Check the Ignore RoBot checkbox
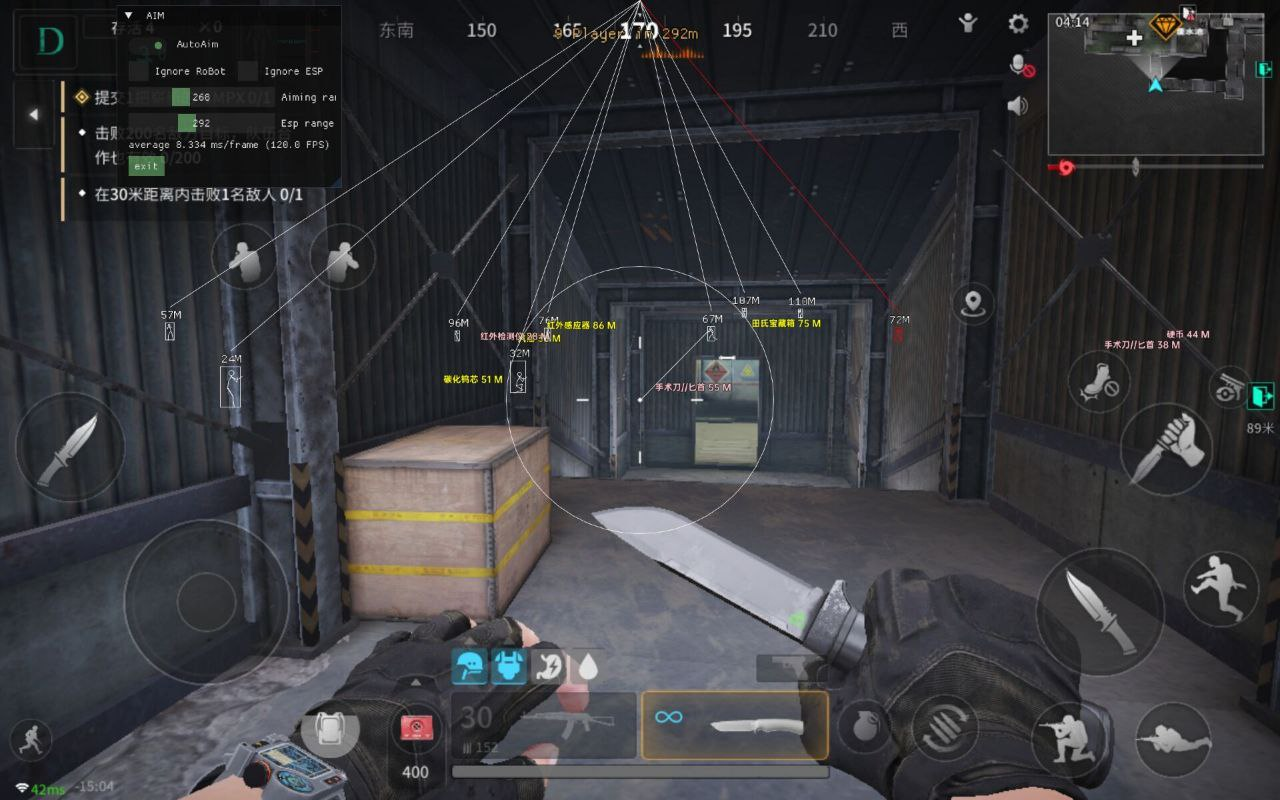The image size is (1280, 800). click(x=139, y=71)
